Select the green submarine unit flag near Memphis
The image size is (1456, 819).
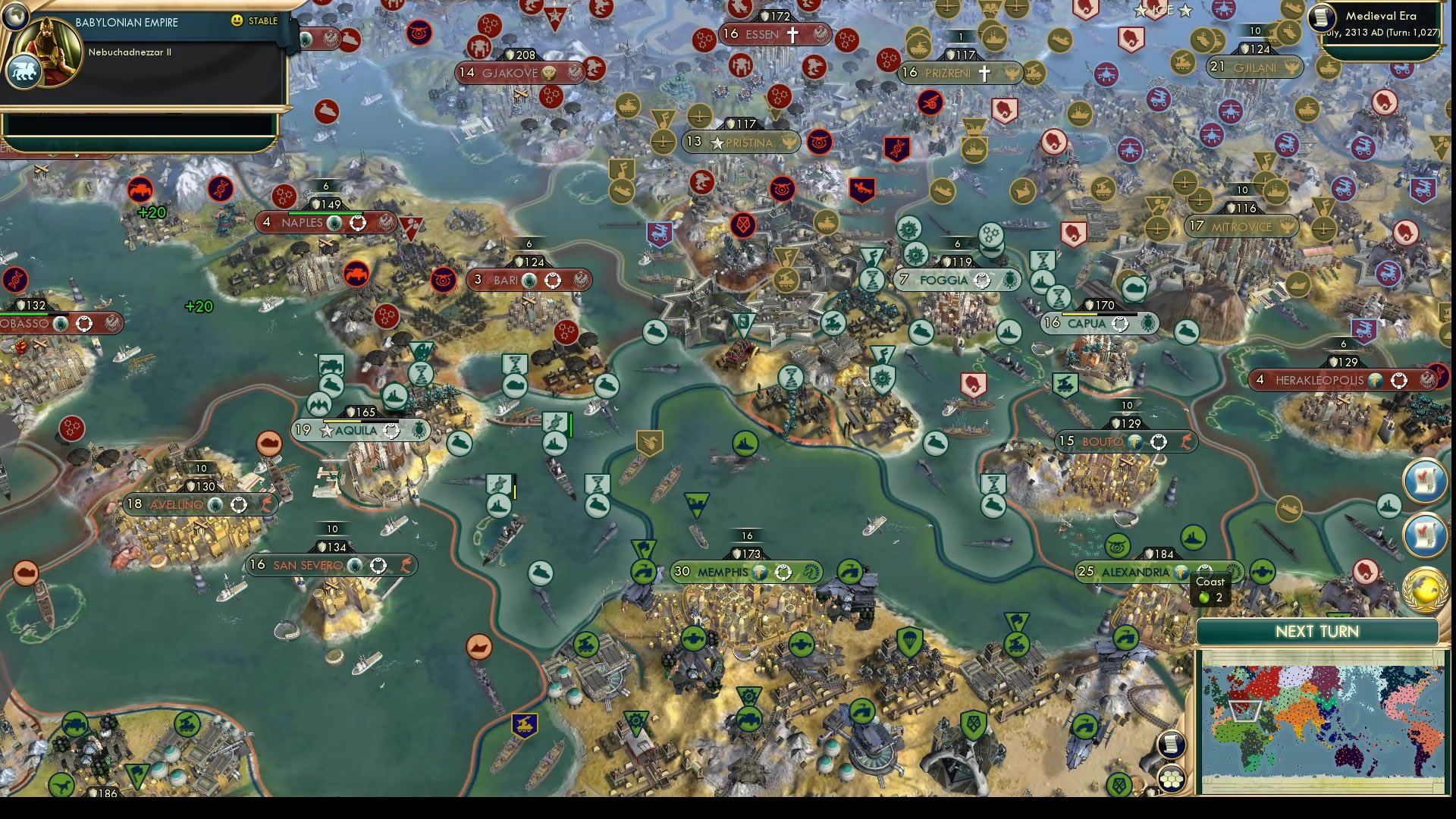click(x=696, y=505)
